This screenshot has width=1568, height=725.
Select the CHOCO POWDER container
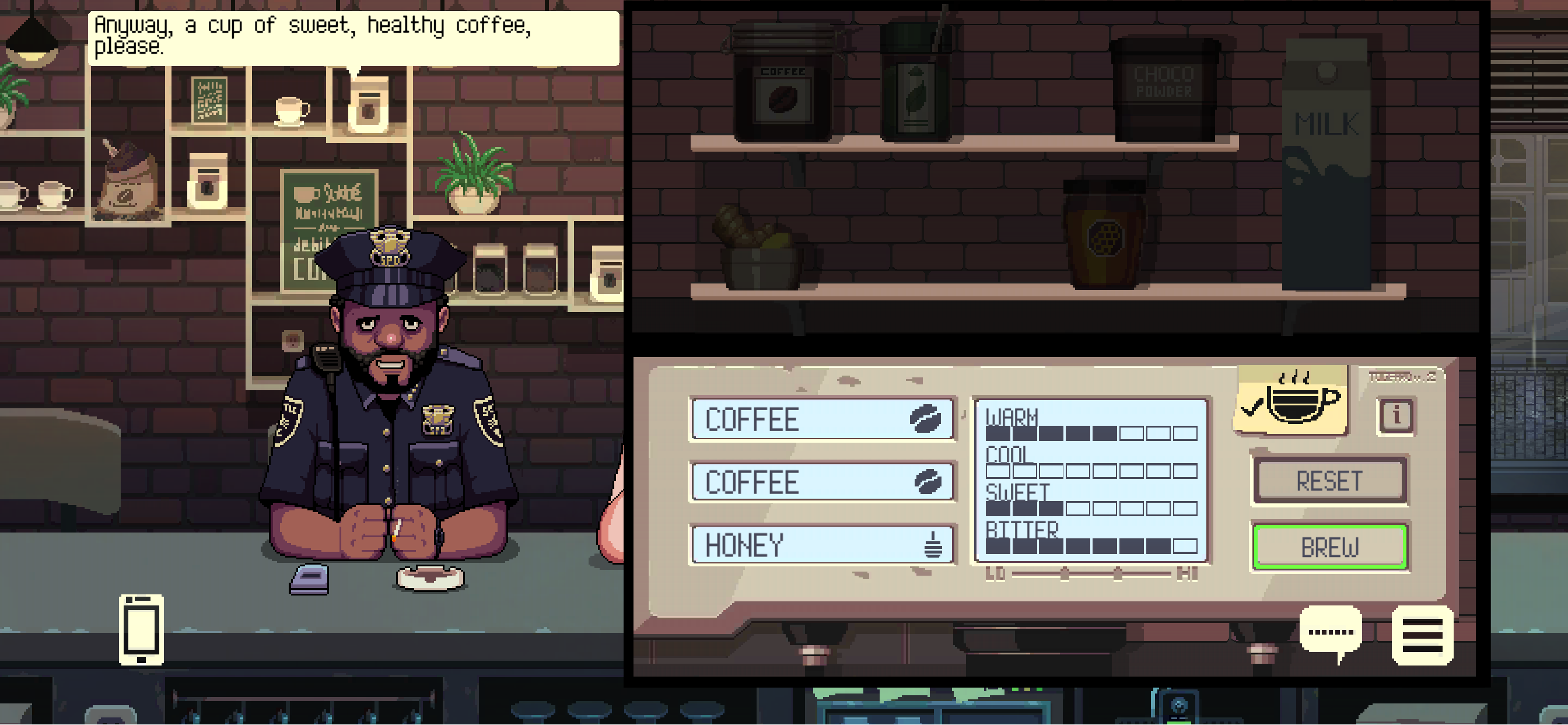pyautogui.click(x=1165, y=88)
